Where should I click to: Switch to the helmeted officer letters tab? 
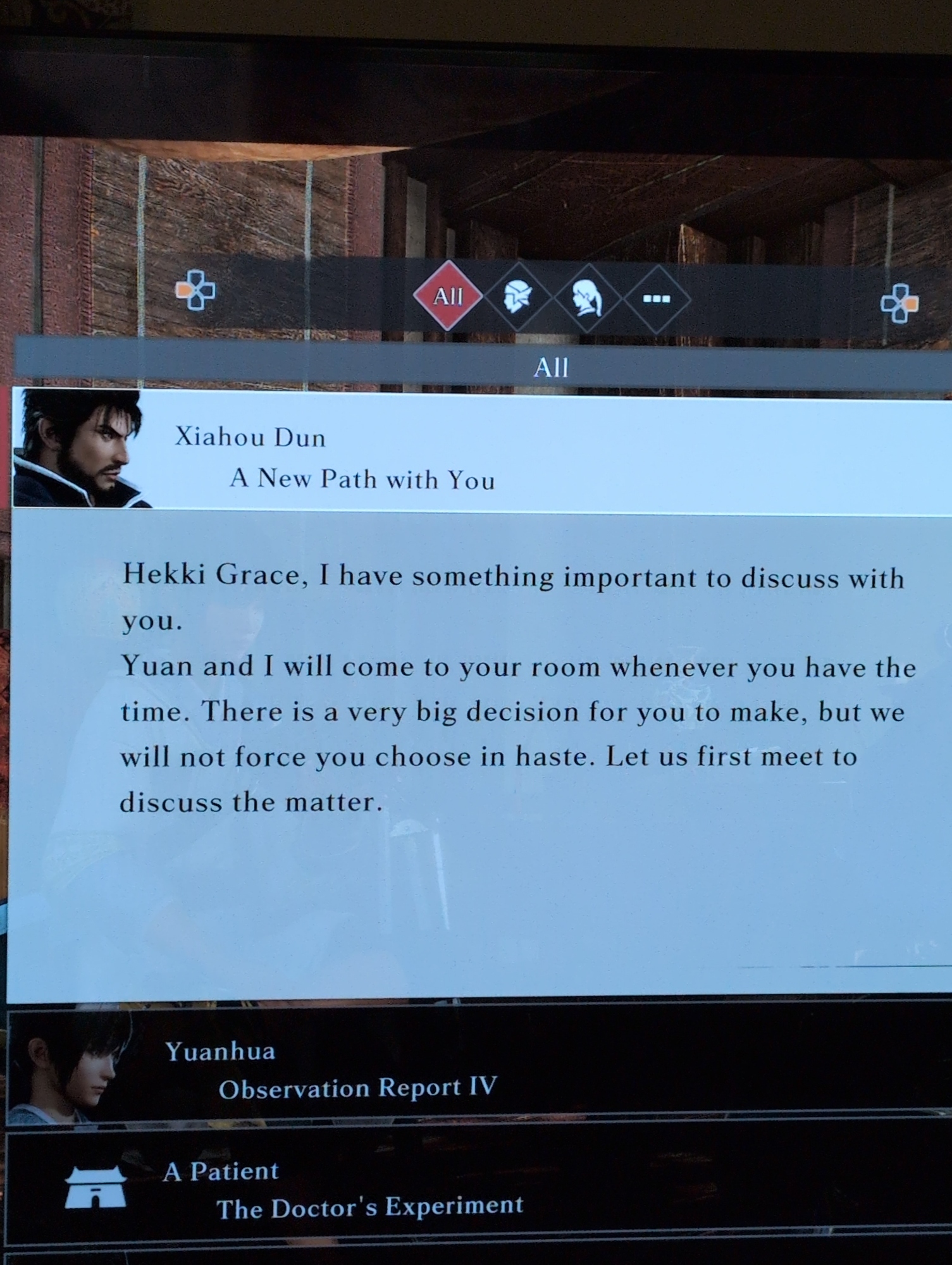click(517, 297)
